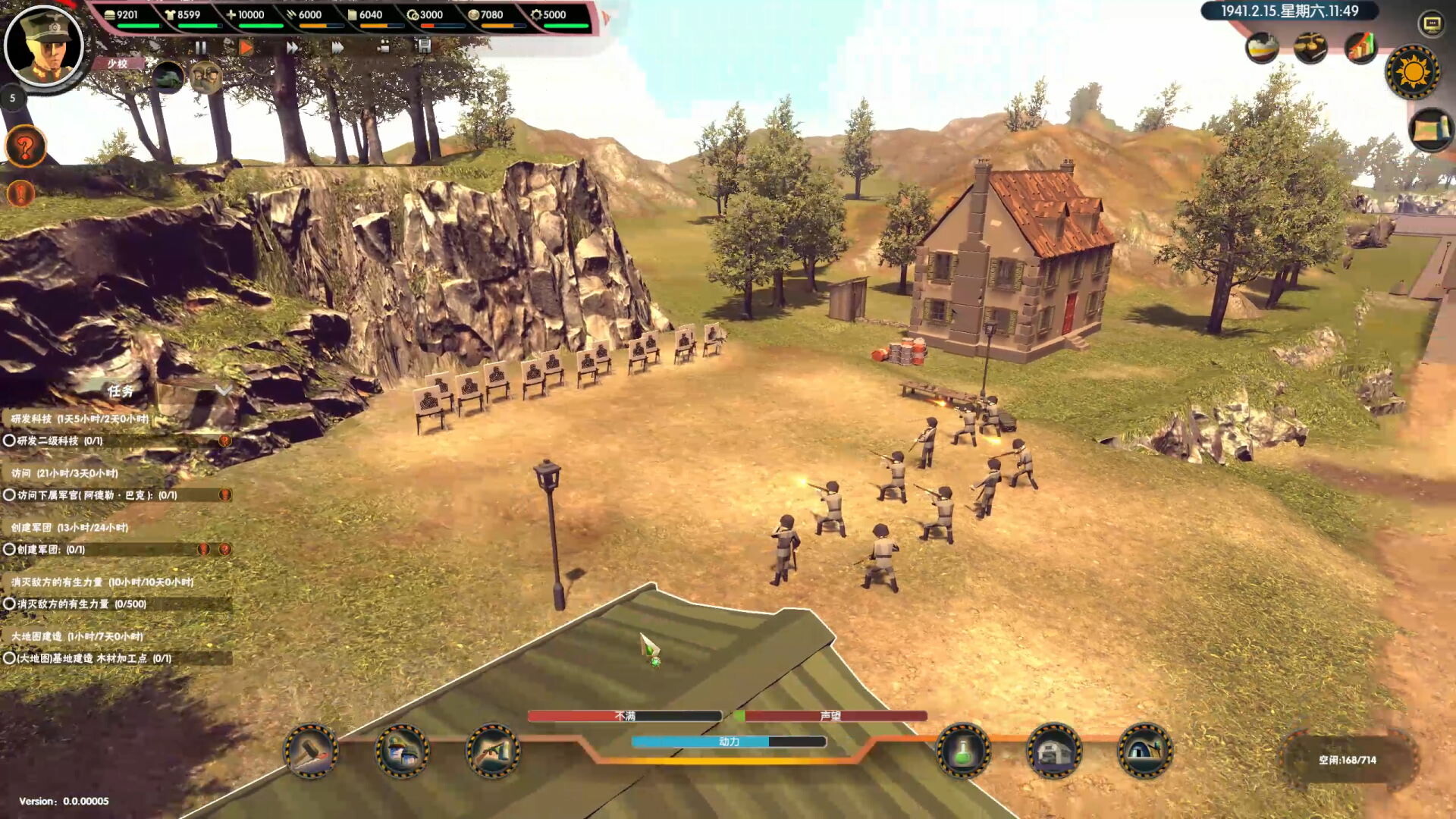Open the hammer construction menu
The image size is (1456, 819).
click(311, 752)
